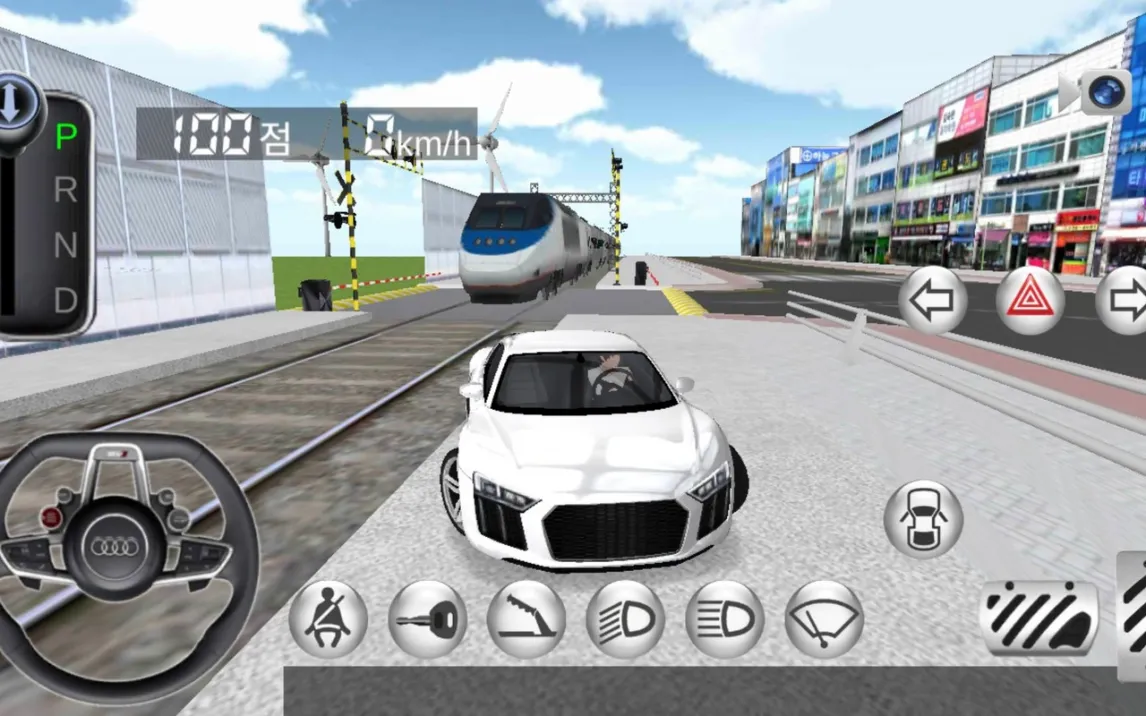The height and width of the screenshot is (716, 1146).
Task: Toggle the seatbelt button
Action: (328, 619)
